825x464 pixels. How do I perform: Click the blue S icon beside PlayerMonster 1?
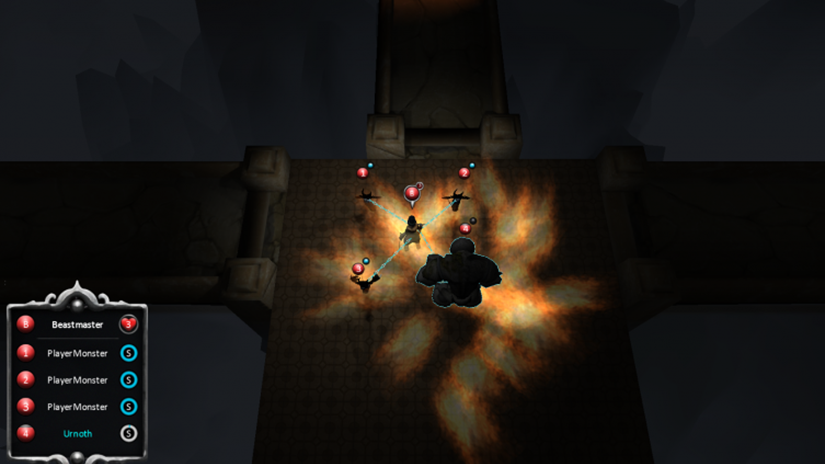coord(128,352)
